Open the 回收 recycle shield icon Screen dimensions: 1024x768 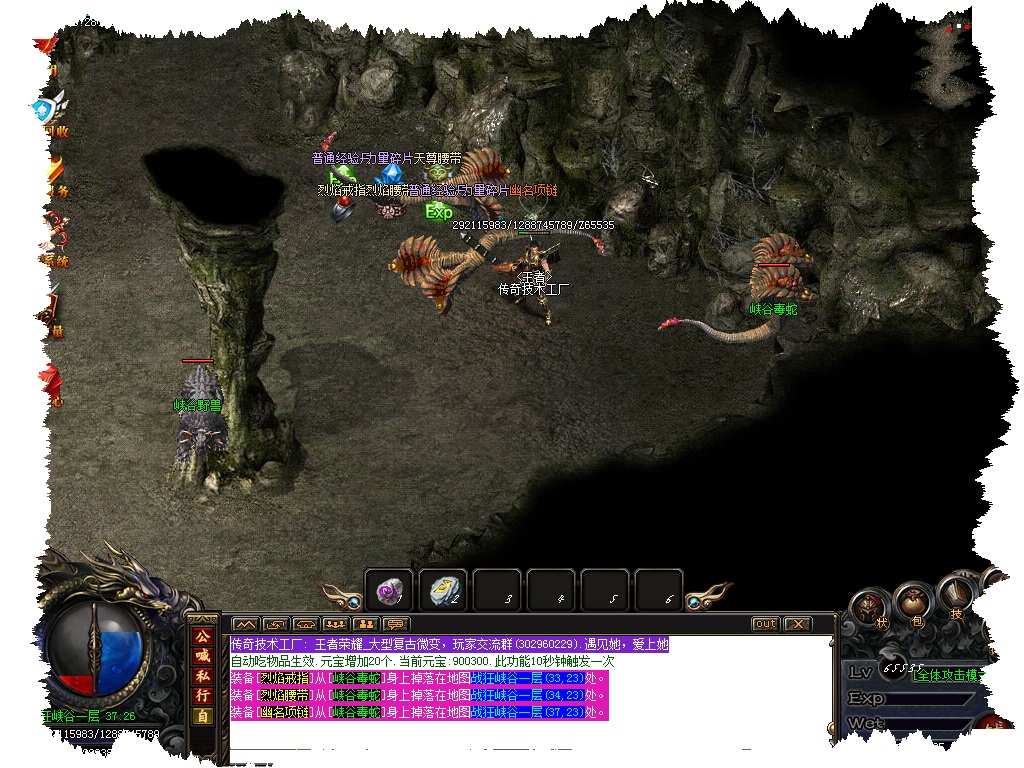point(47,112)
